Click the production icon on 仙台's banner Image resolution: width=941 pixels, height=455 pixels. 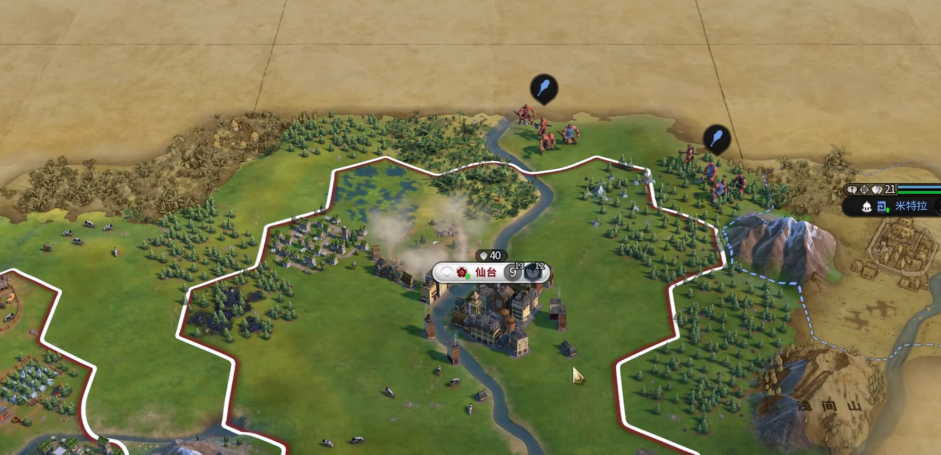(x=535, y=272)
